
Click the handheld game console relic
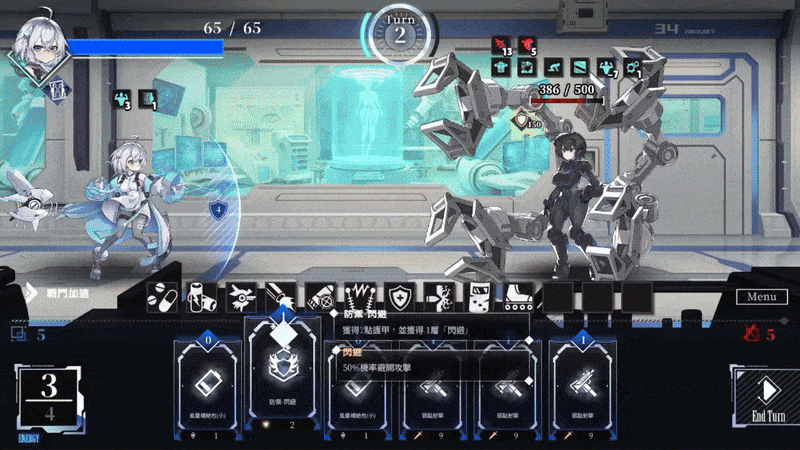pyautogui.click(x=478, y=296)
